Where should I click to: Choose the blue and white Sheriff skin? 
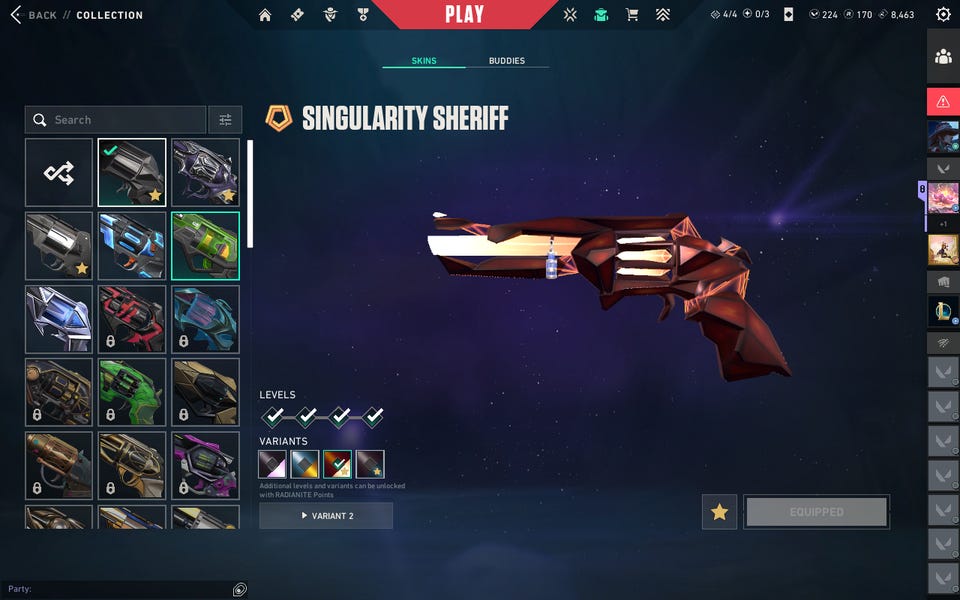[x=132, y=246]
